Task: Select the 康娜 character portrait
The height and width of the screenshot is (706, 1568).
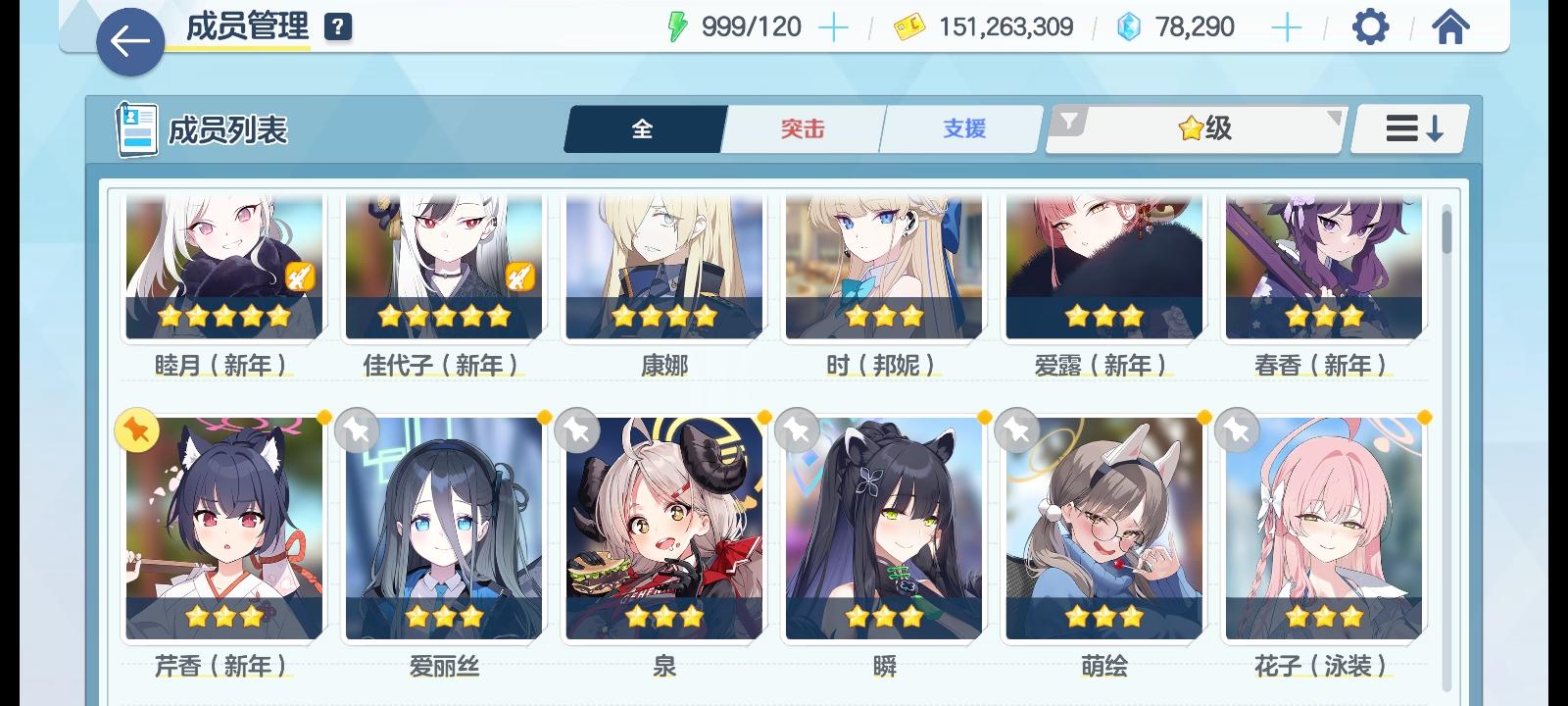Action: [662, 265]
